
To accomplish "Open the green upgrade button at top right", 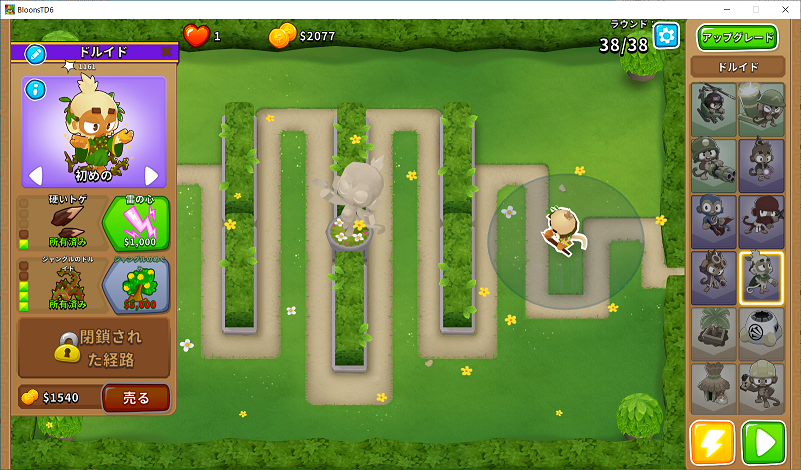I will (737, 38).
